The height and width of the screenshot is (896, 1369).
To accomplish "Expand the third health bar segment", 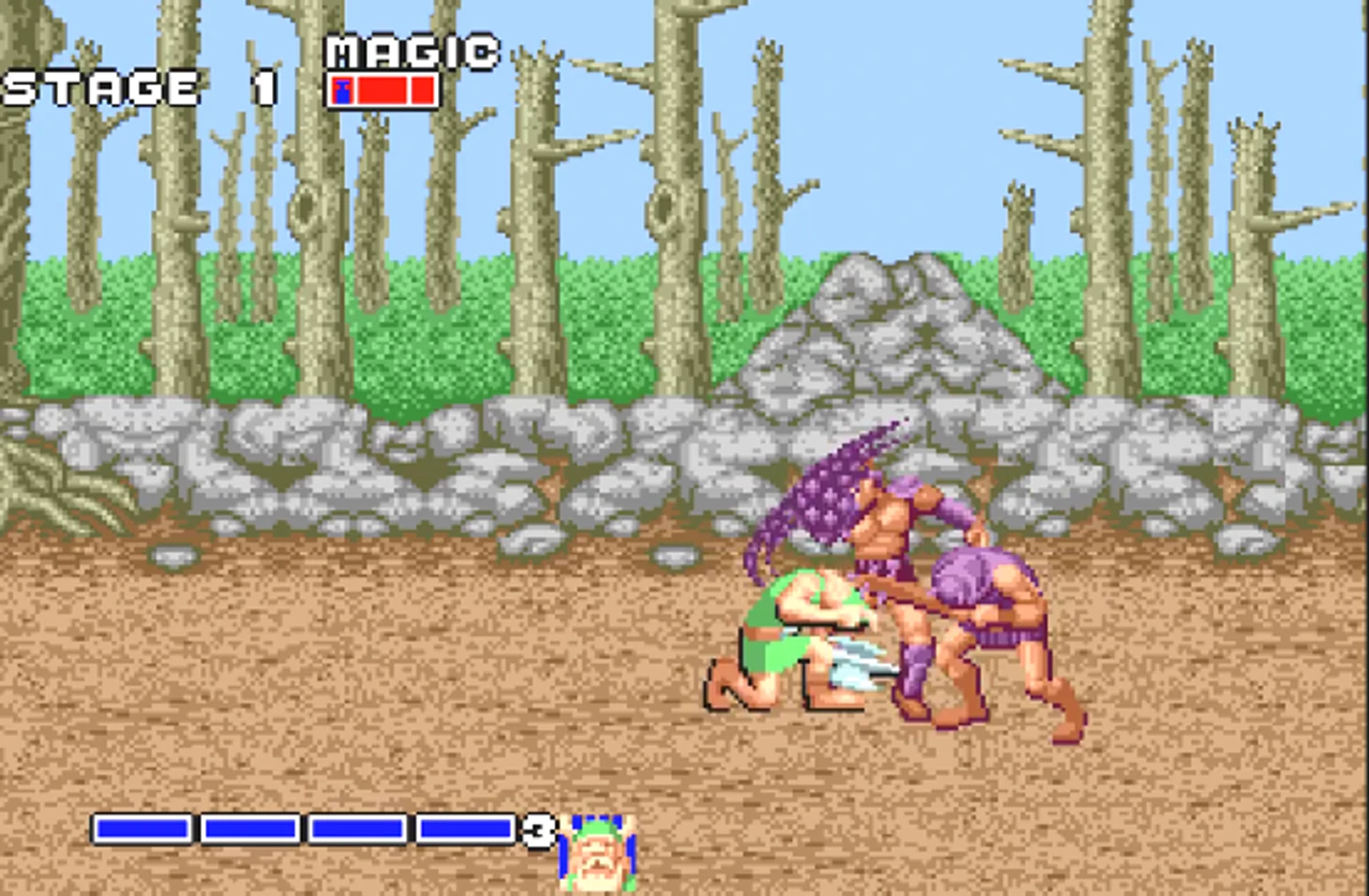I will [357, 829].
